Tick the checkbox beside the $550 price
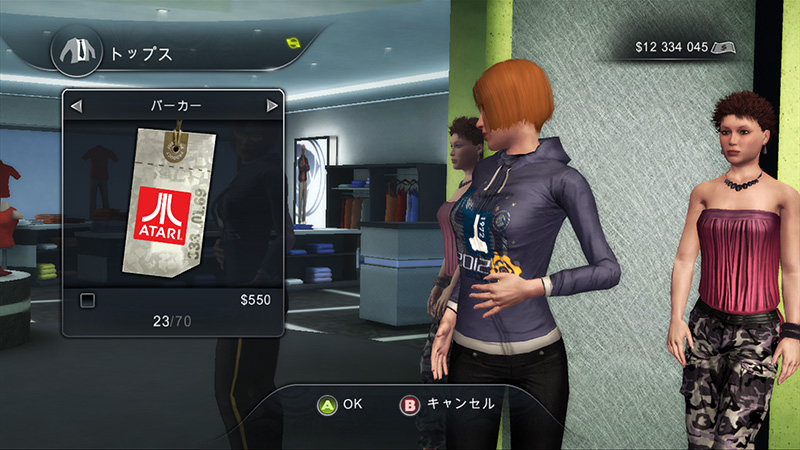This screenshot has width=800, height=450. (x=87, y=299)
